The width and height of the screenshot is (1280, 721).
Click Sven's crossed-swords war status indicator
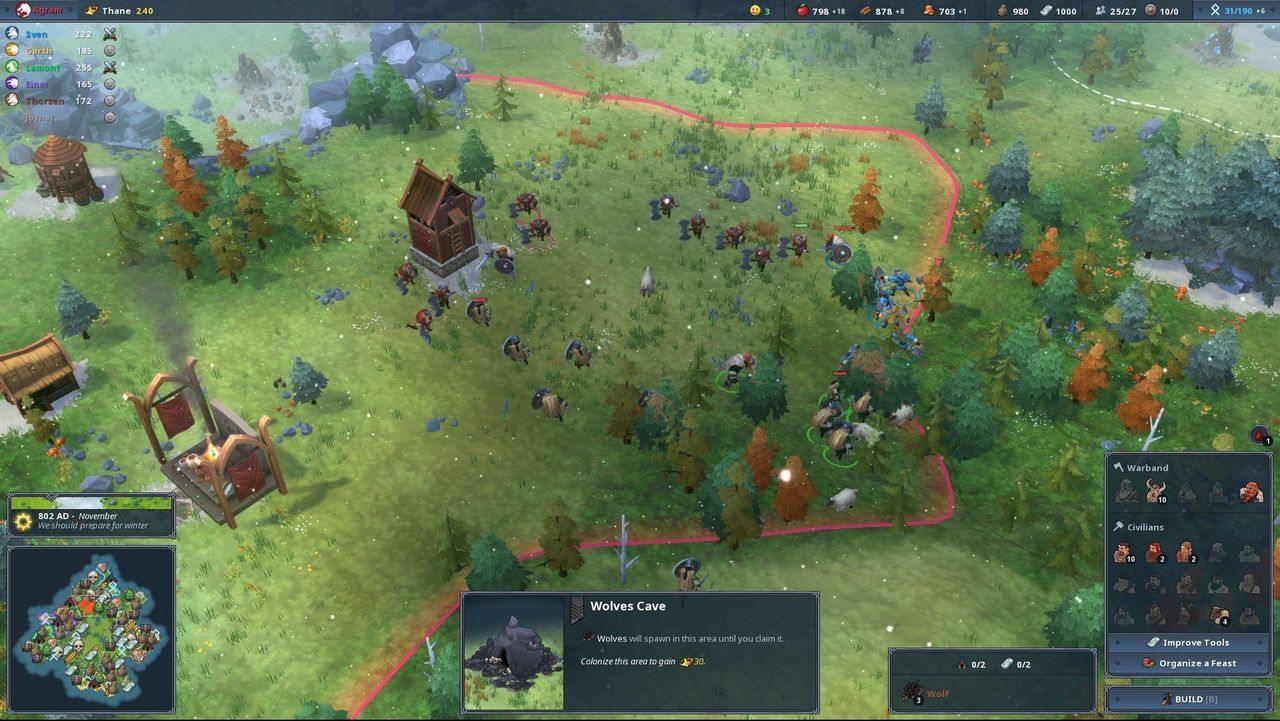pos(110,34)
